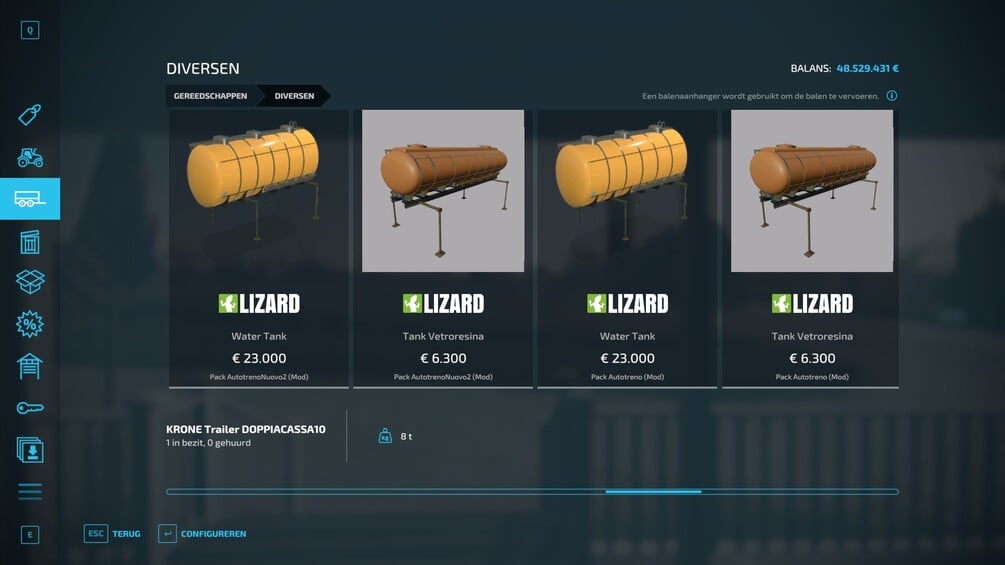
Task: Open the percent sale offers category
Action: (30, 324)
